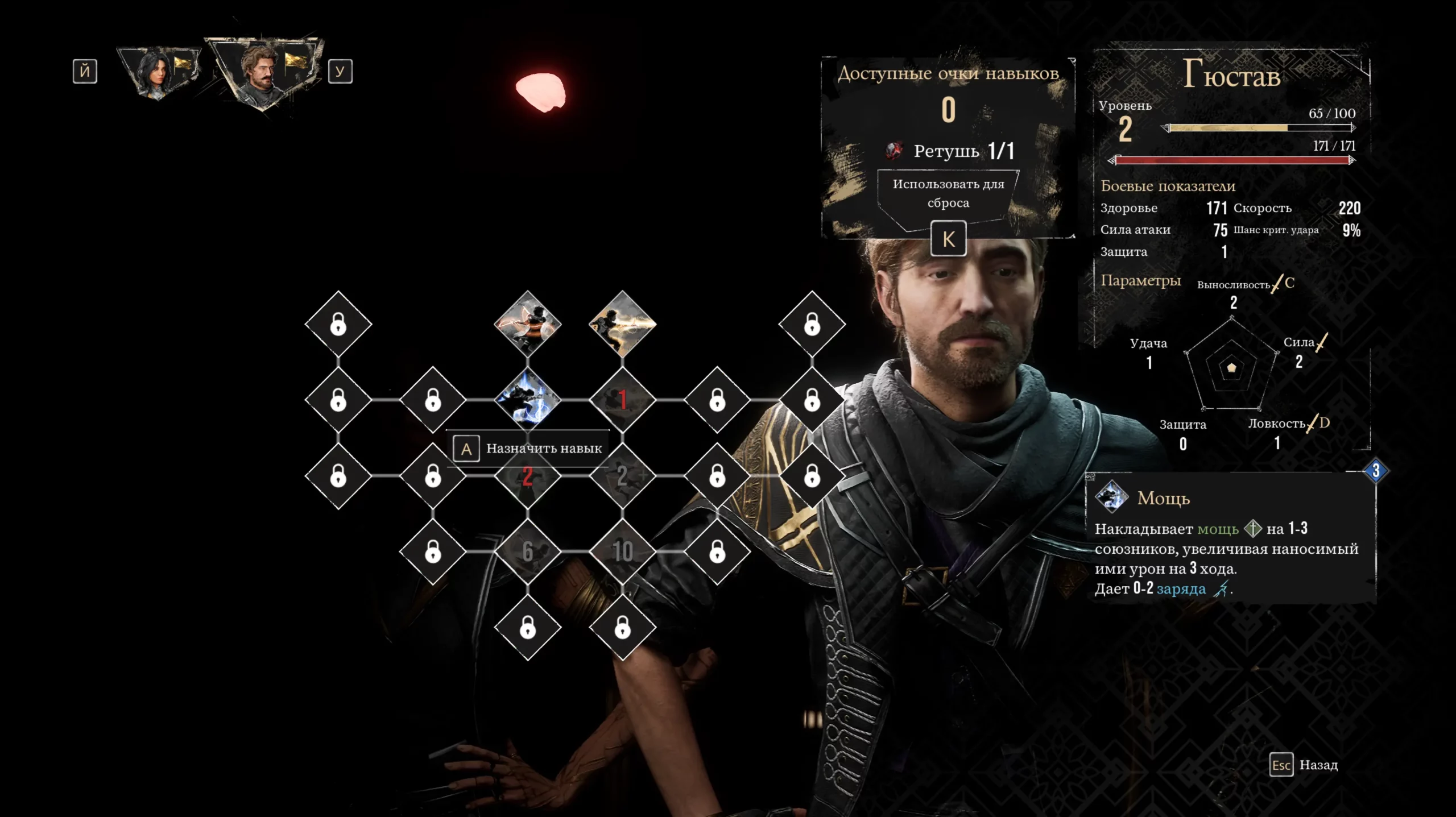Select the skill node labeled 6

pos(528,551)
